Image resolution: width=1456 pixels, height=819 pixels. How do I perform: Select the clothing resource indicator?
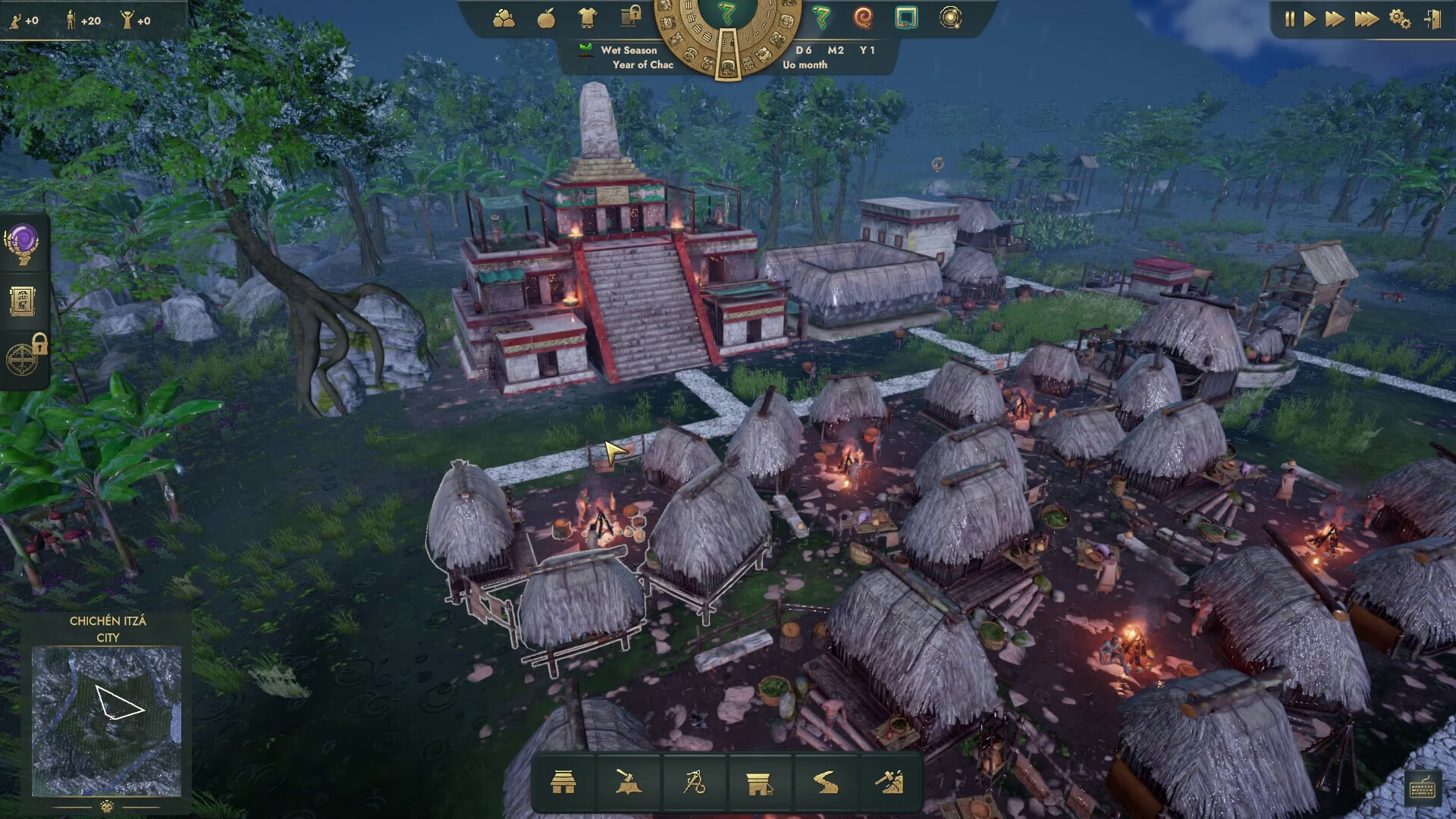click(x=586, y=20)
